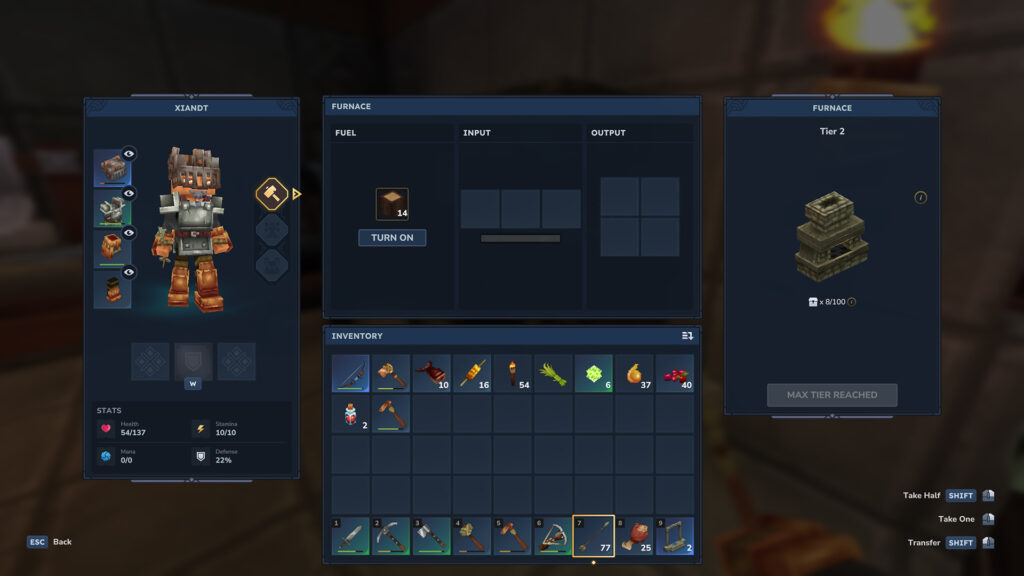
Task: Select the cooked meat in slot 8
Action: coord(634,536)
